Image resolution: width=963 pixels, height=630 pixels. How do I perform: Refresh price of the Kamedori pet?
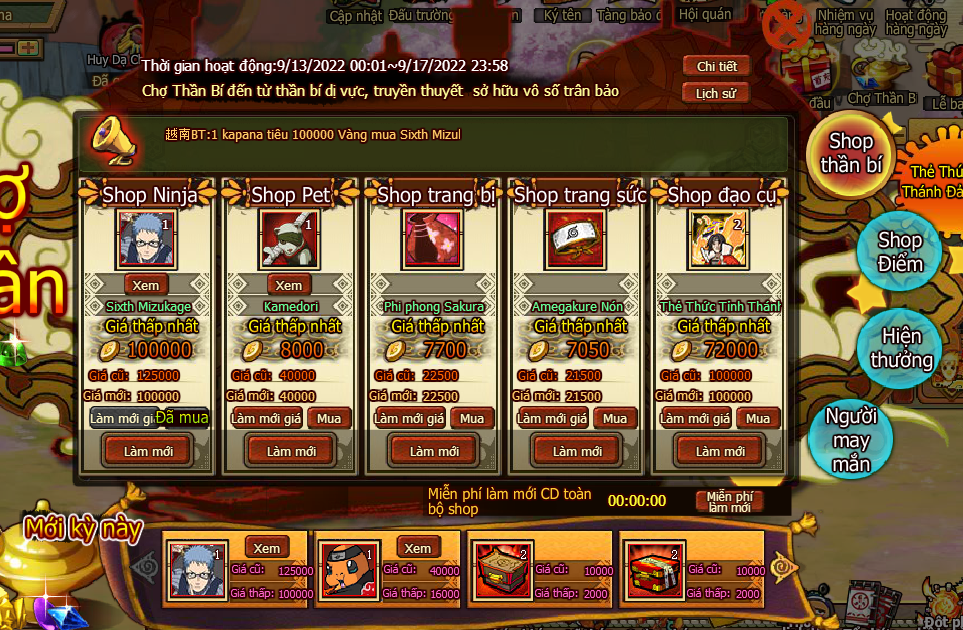coord(267,418)
